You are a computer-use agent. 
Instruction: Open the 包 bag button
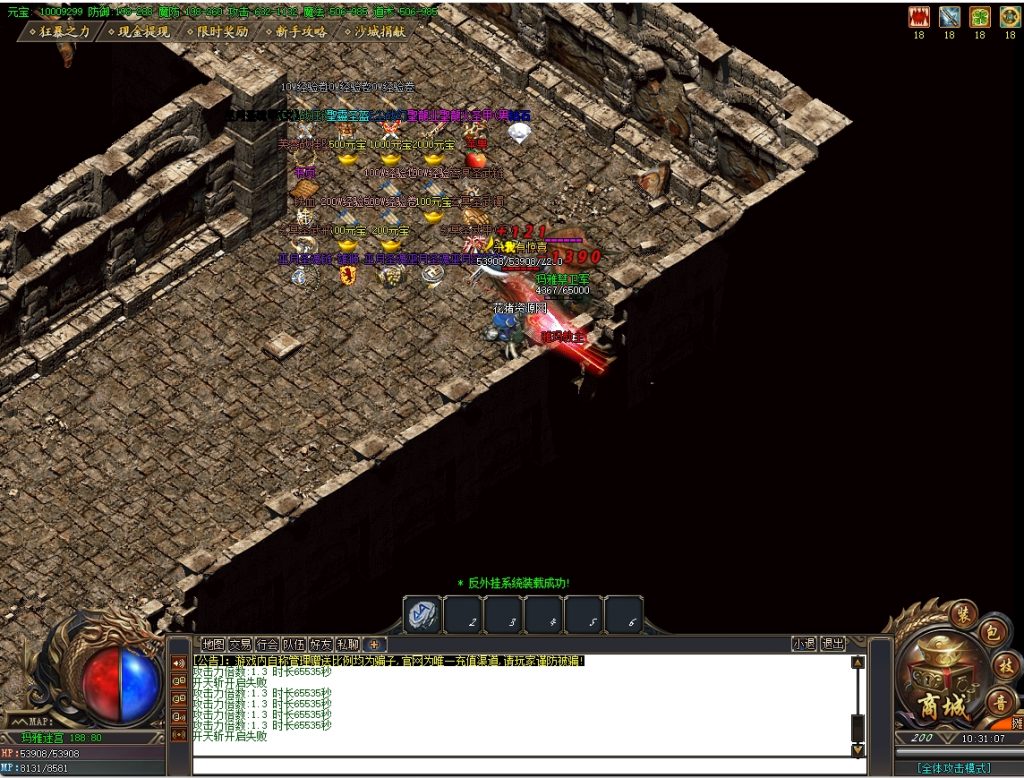point(991,633)
